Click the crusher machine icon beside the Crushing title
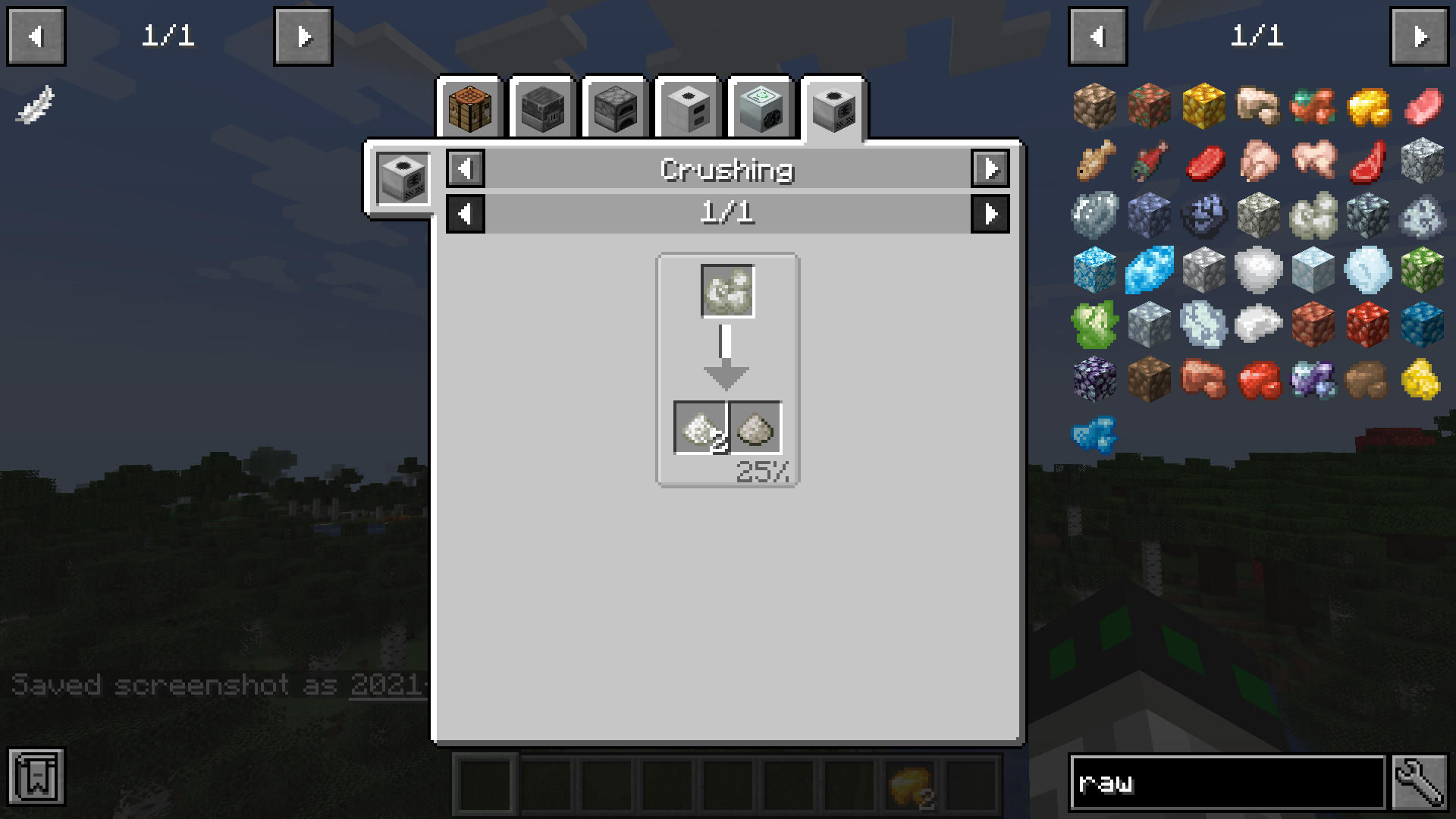Image resolution: width=1456 pixels, height=819 pixels. 403,177
